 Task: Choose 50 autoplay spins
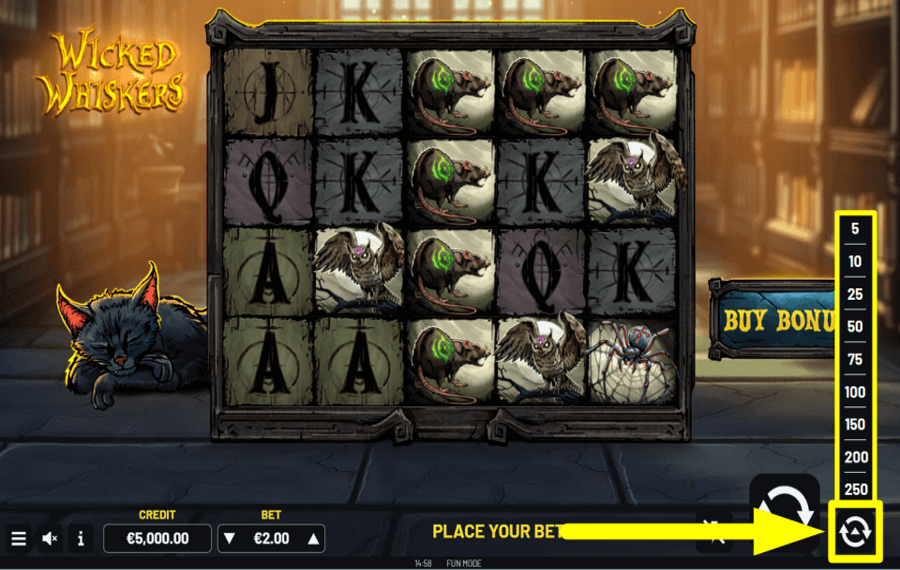tap(855, 327)
